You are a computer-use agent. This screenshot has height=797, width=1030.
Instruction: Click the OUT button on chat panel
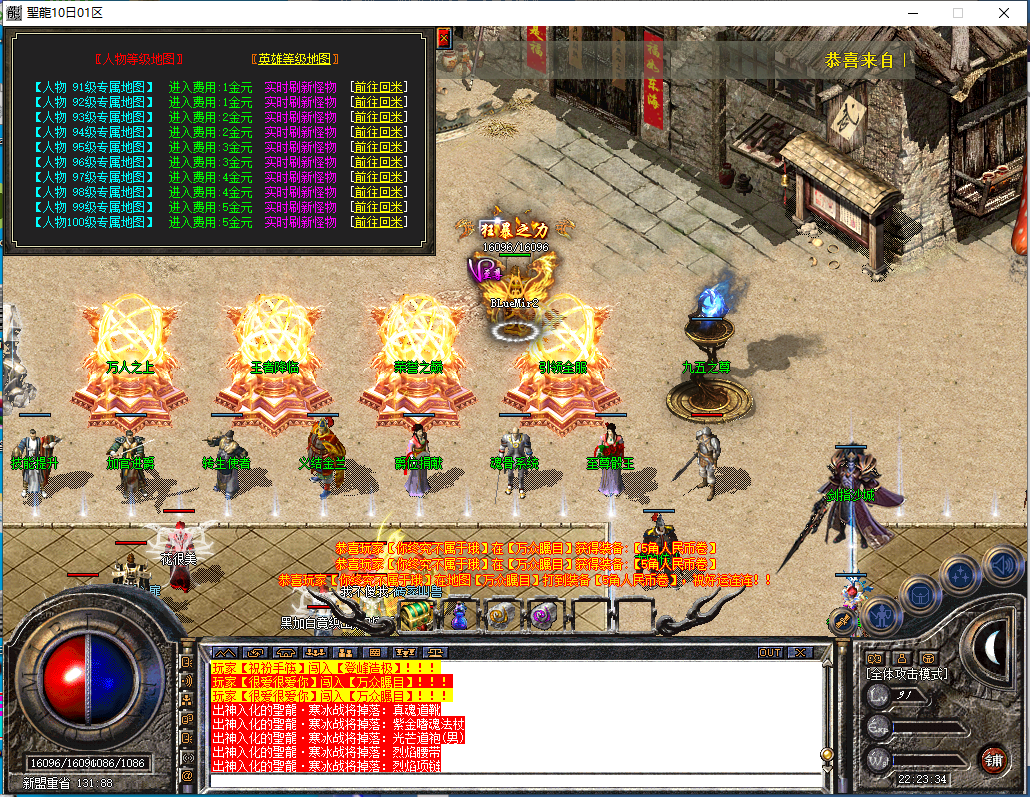pyautogui.click(x=769, y=652)
